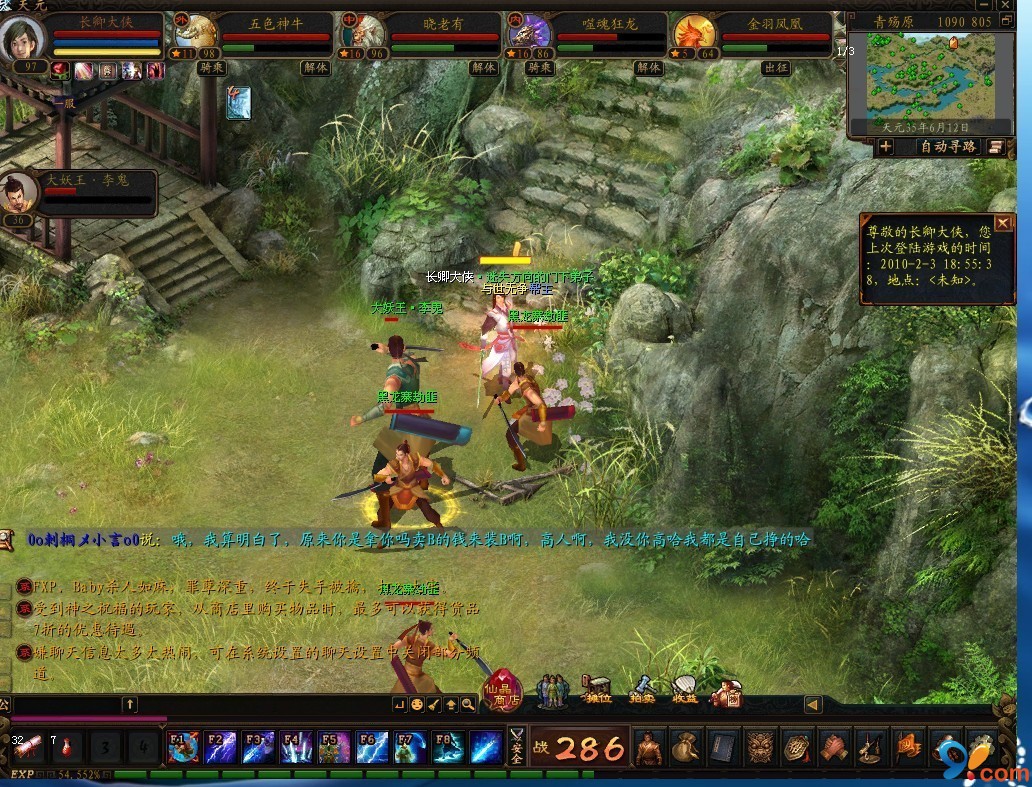Select the 长卿大侠 player portrait

tap(25, 38)
